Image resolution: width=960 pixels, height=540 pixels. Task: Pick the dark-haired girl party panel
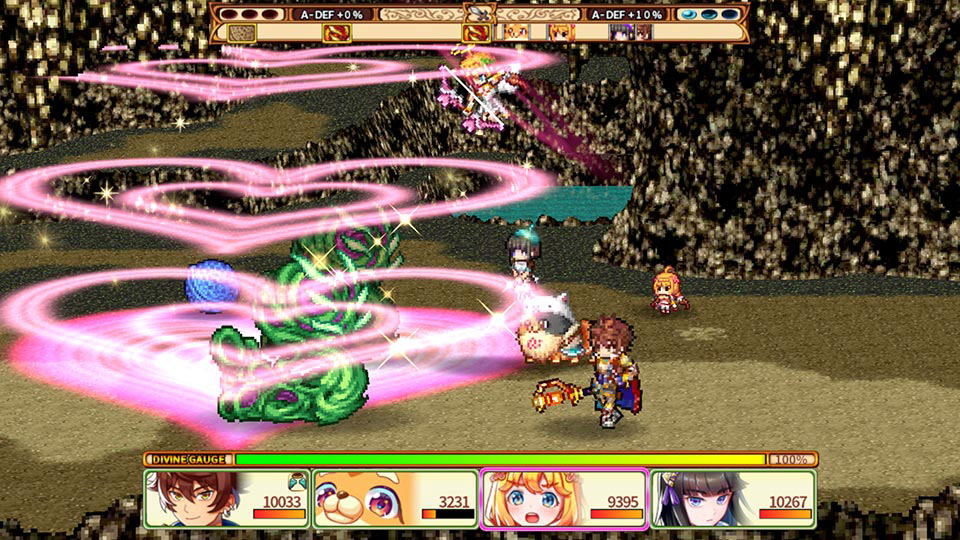733,498
